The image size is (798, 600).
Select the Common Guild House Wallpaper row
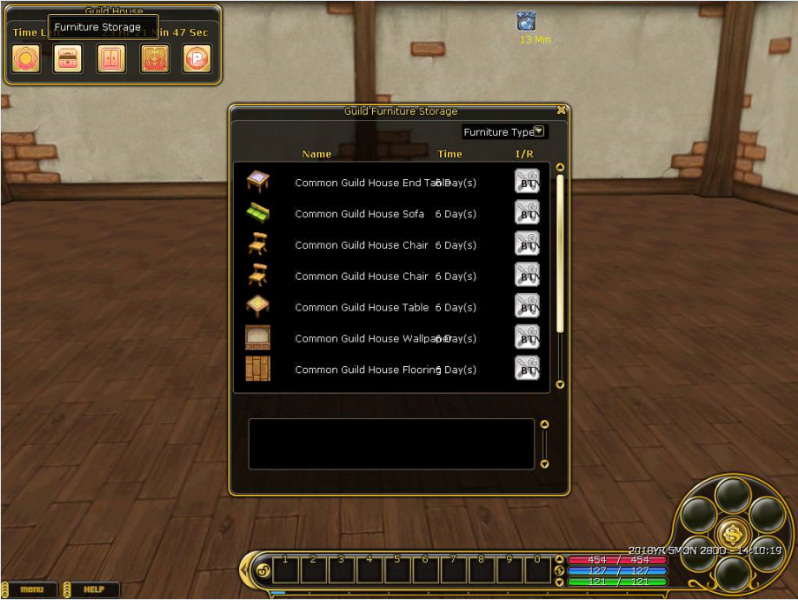370,338
